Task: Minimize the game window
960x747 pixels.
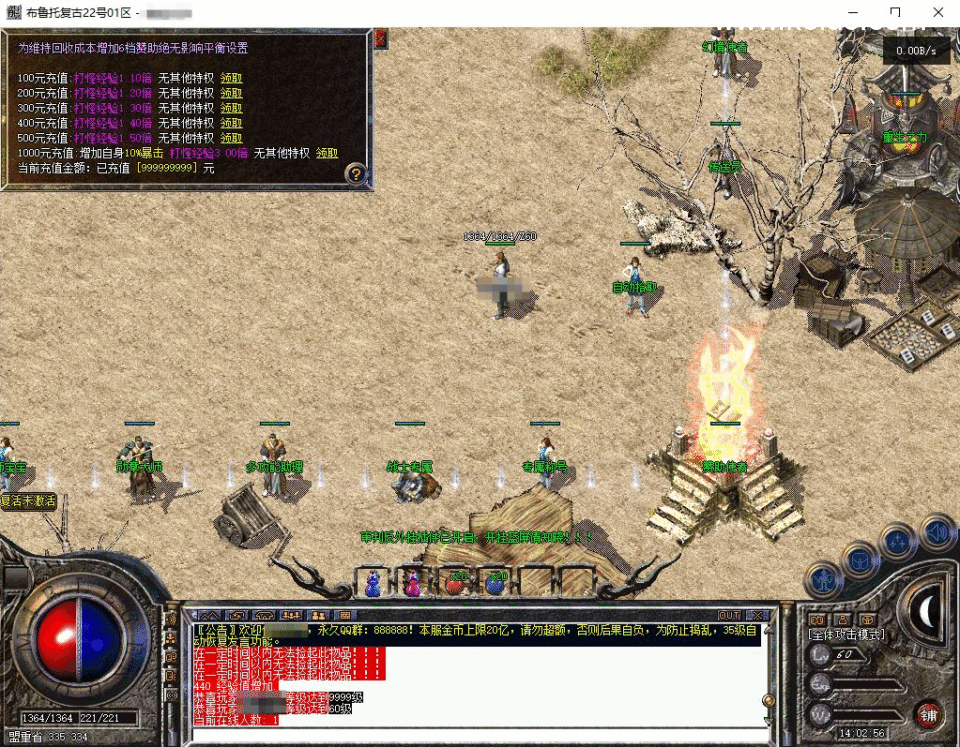Action: (x=850, y=13)
